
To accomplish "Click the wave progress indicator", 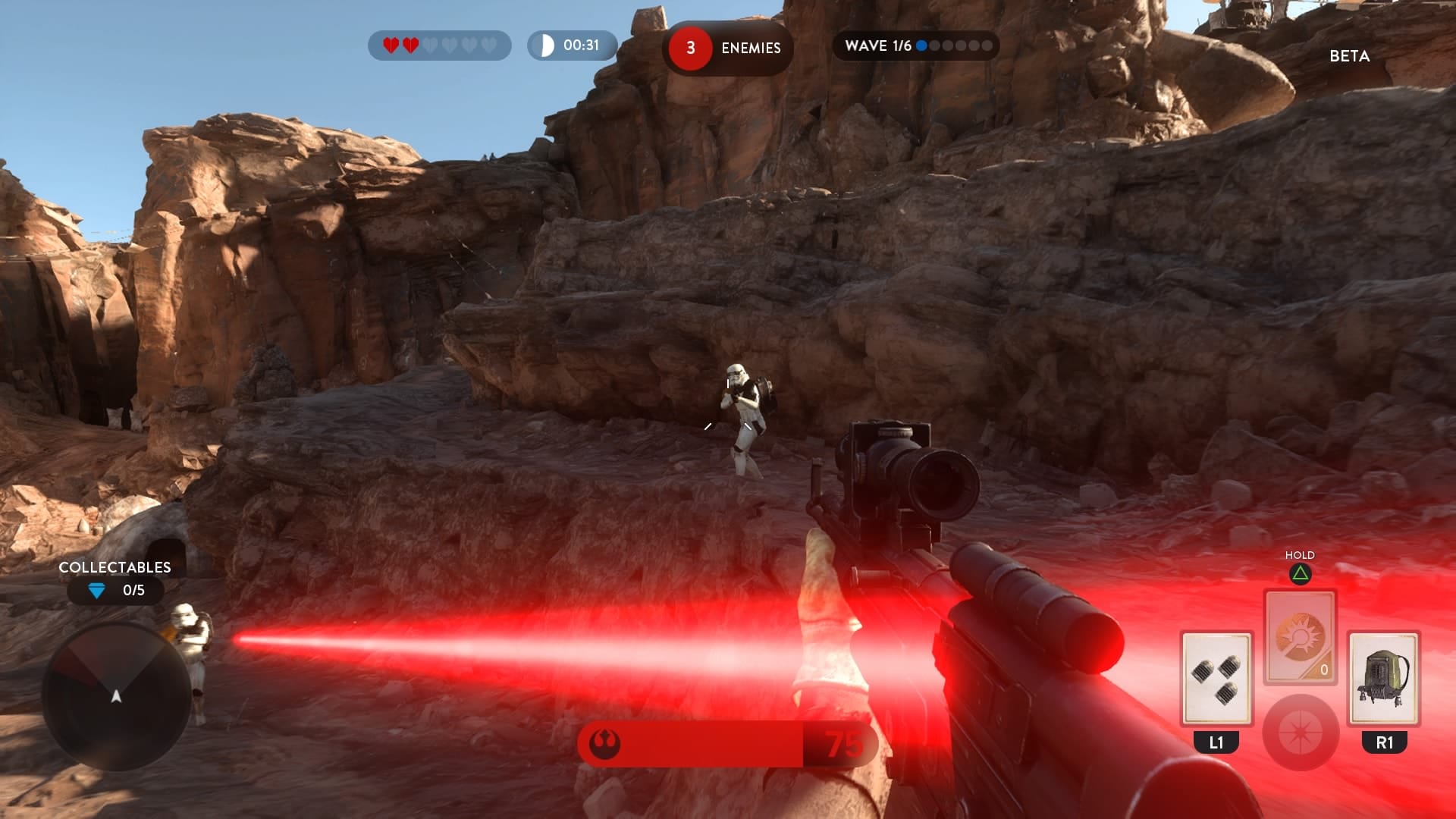I will 915,45.
